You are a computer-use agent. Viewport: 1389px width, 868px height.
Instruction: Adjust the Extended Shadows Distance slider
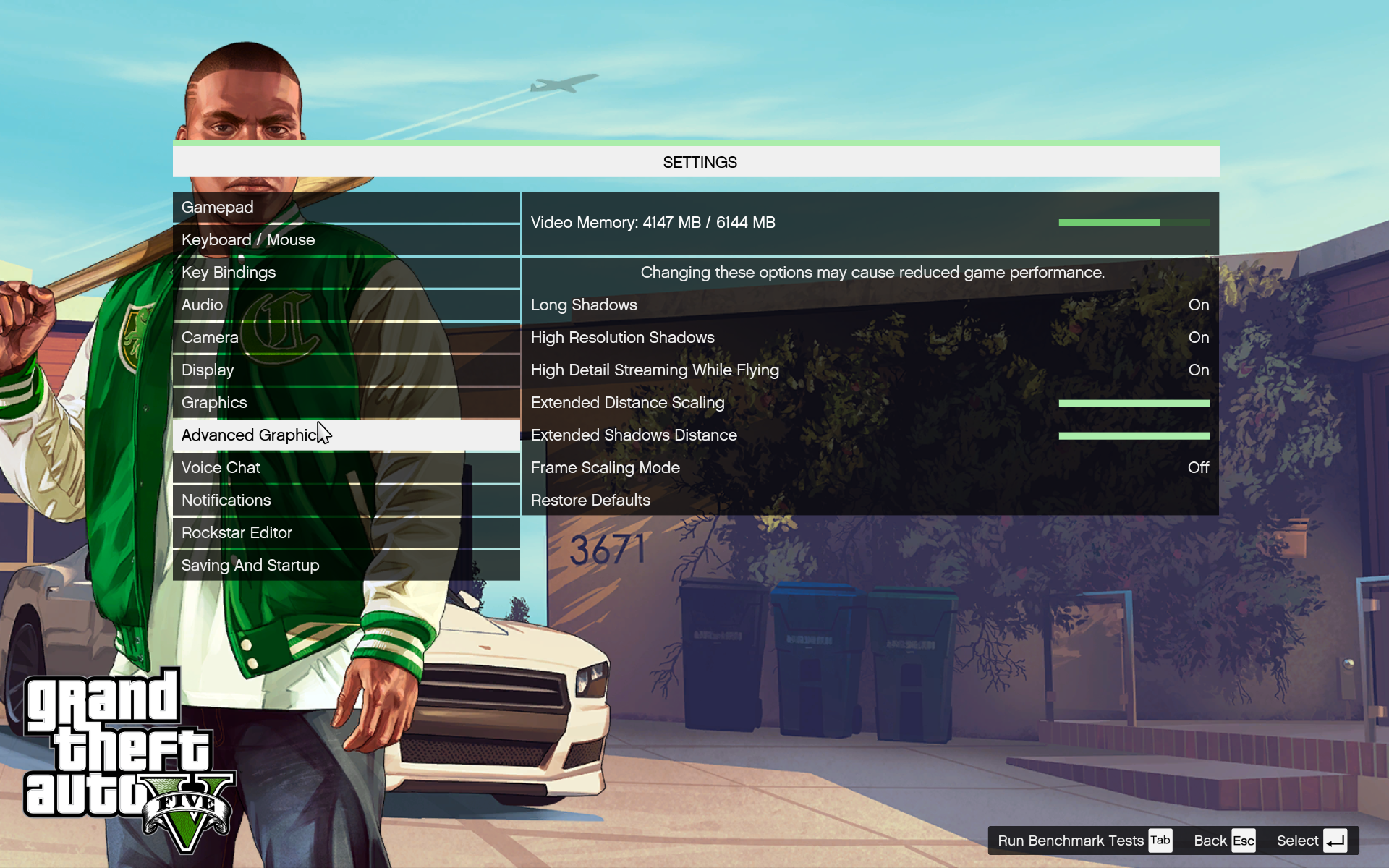pos(1133,436)
